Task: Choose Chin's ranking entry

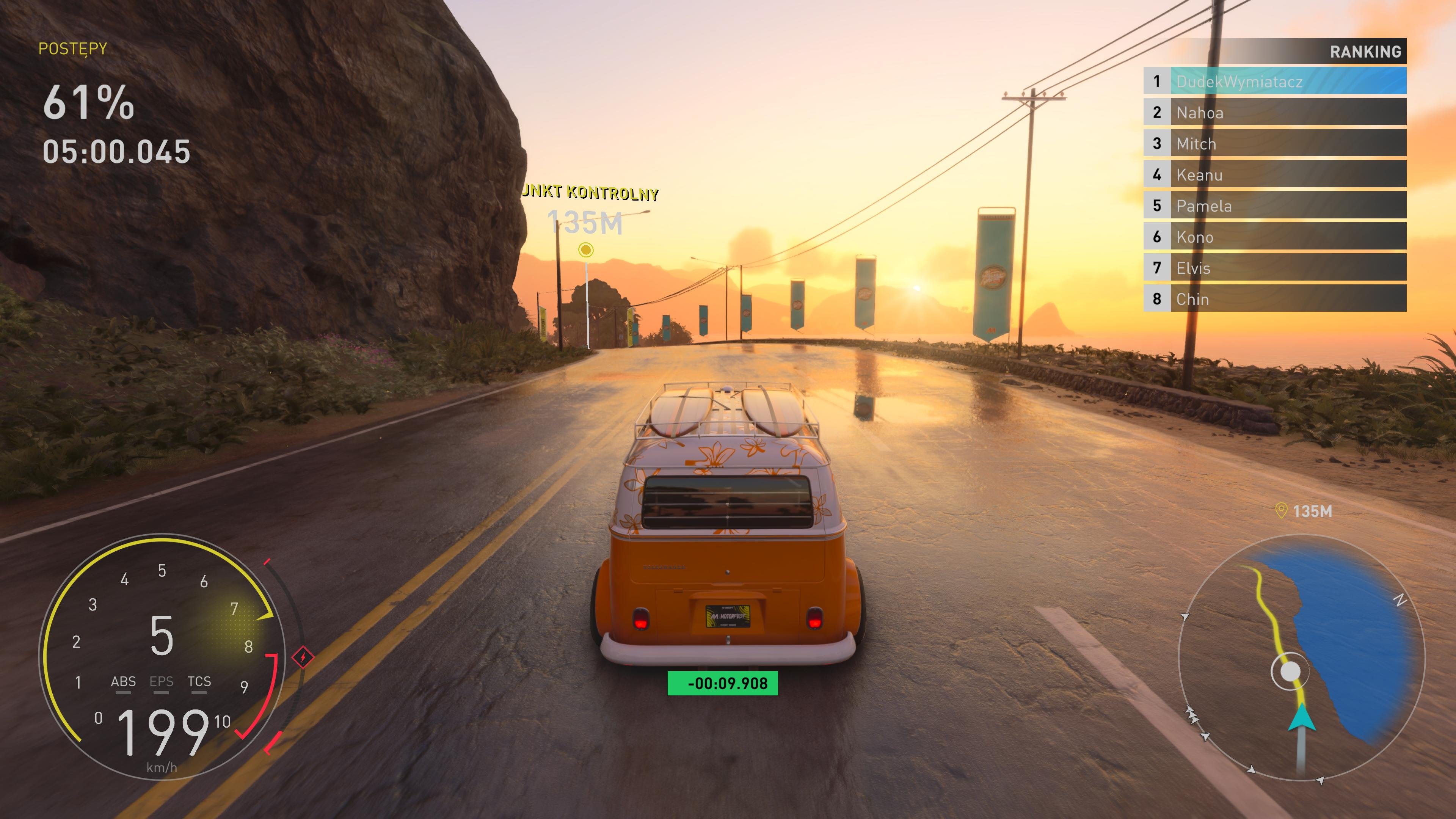Action: tap(1274, 299)
